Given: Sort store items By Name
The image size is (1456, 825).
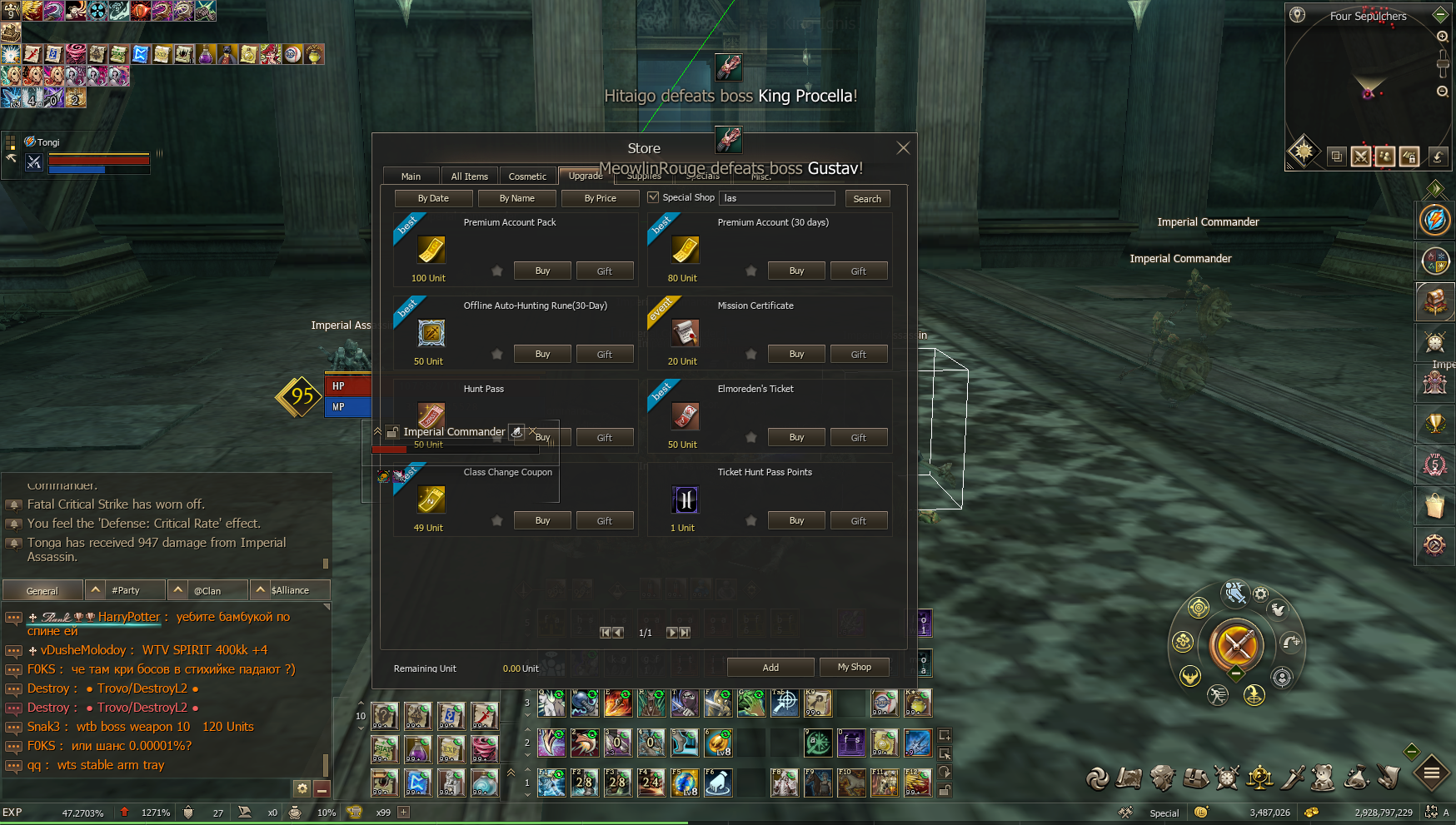Looking at the screenshot, I should [516, 198].
